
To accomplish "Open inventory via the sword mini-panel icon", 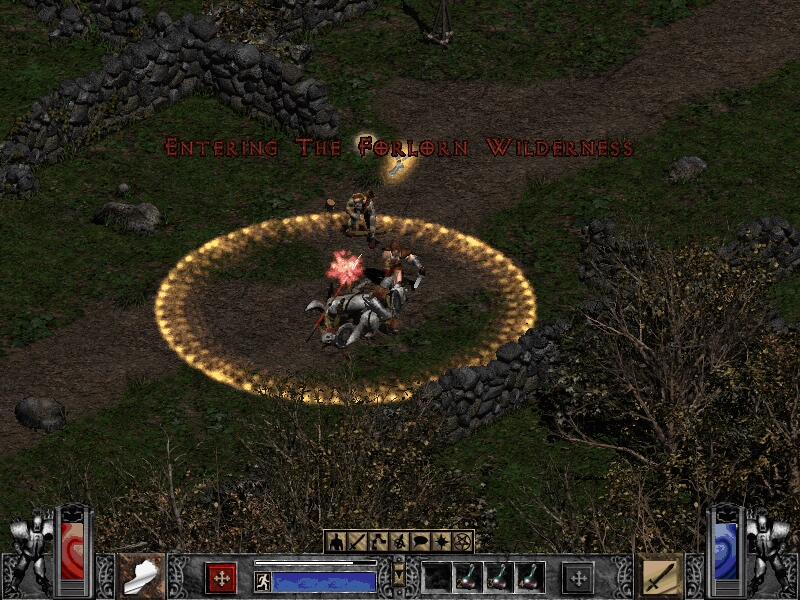I will pos(356,542).
